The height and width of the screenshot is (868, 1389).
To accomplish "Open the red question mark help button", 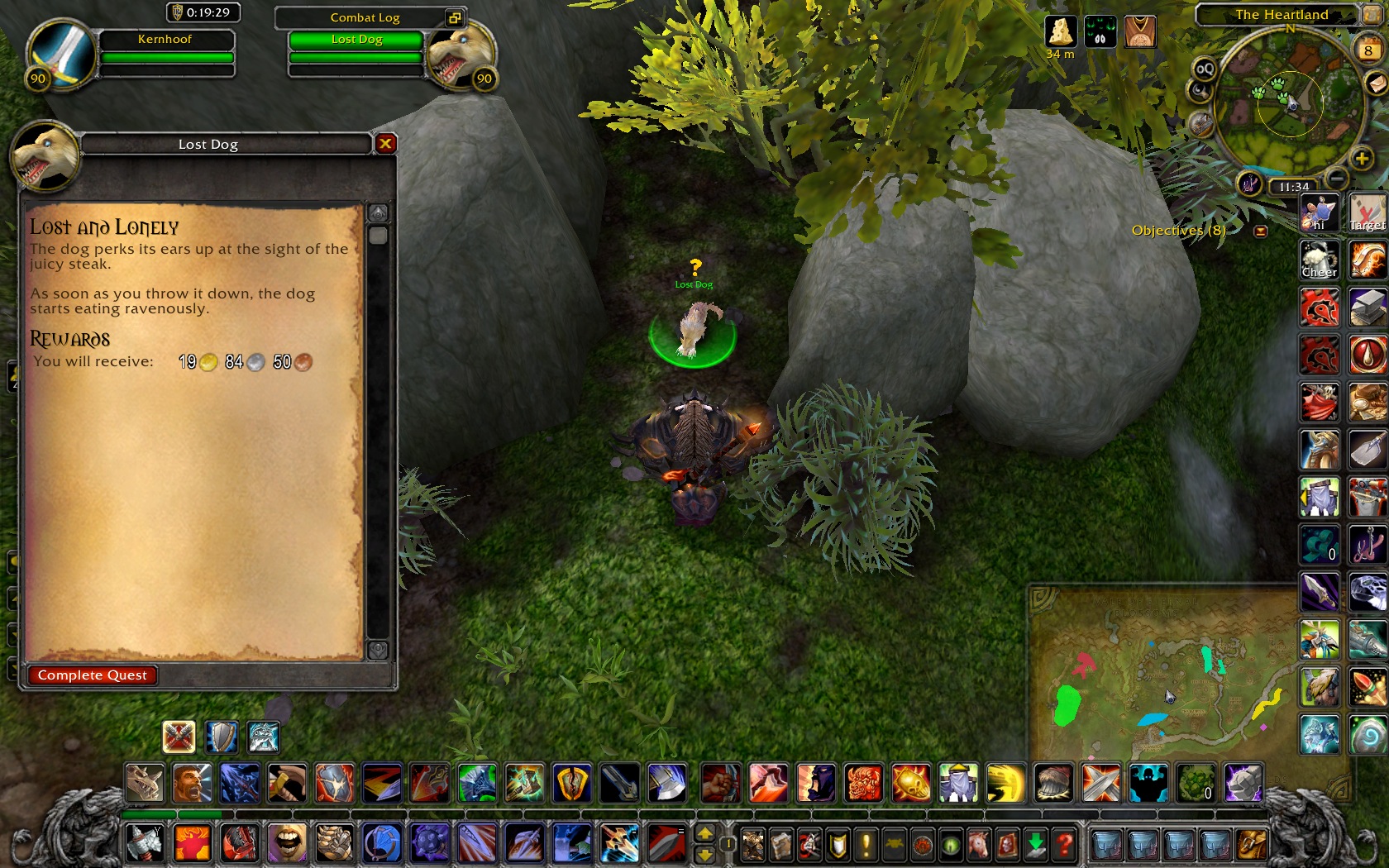I will pyautogui.click(x=1065, y=845).
